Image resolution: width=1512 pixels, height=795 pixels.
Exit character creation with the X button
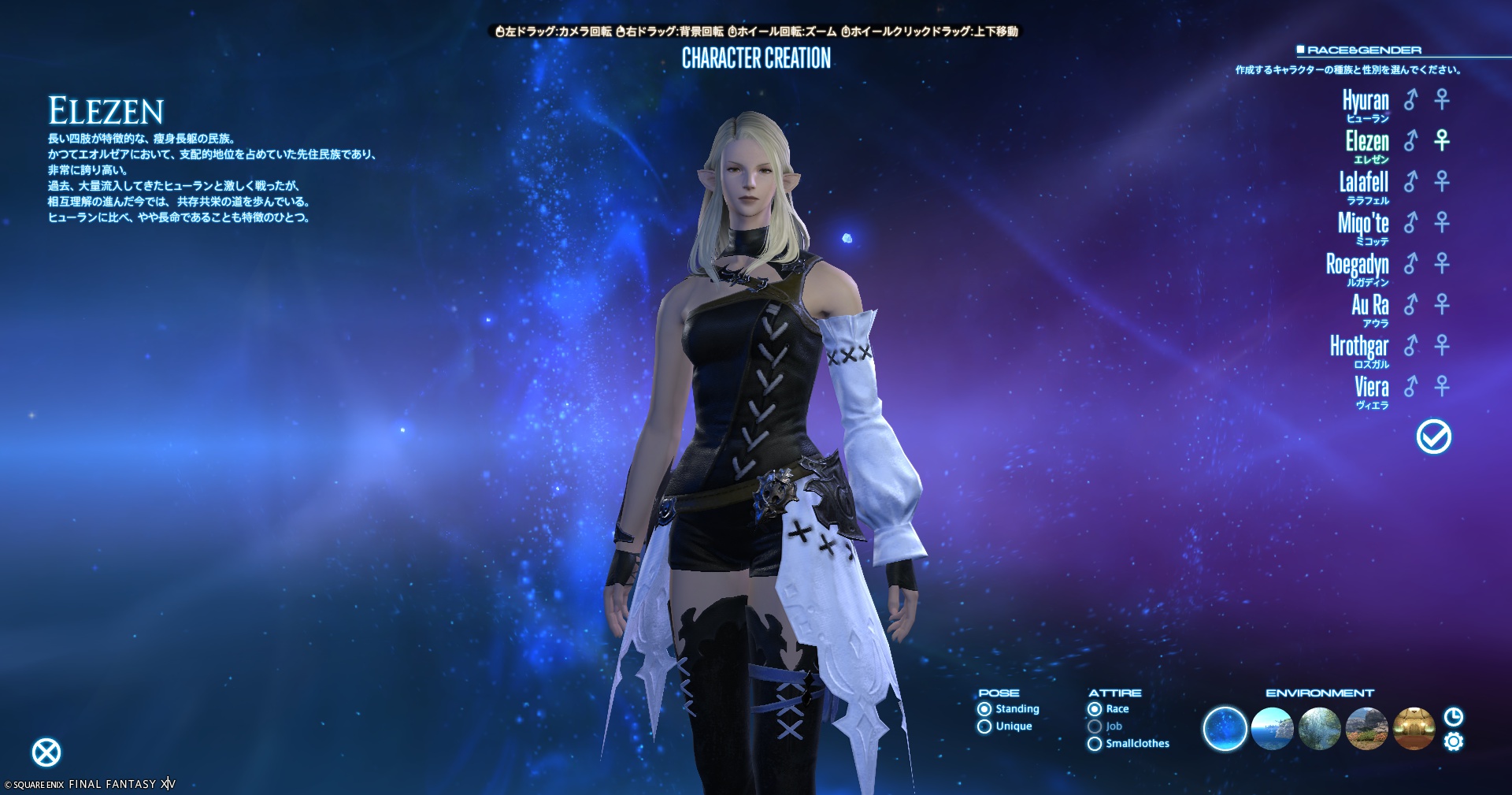coord(46,752)
